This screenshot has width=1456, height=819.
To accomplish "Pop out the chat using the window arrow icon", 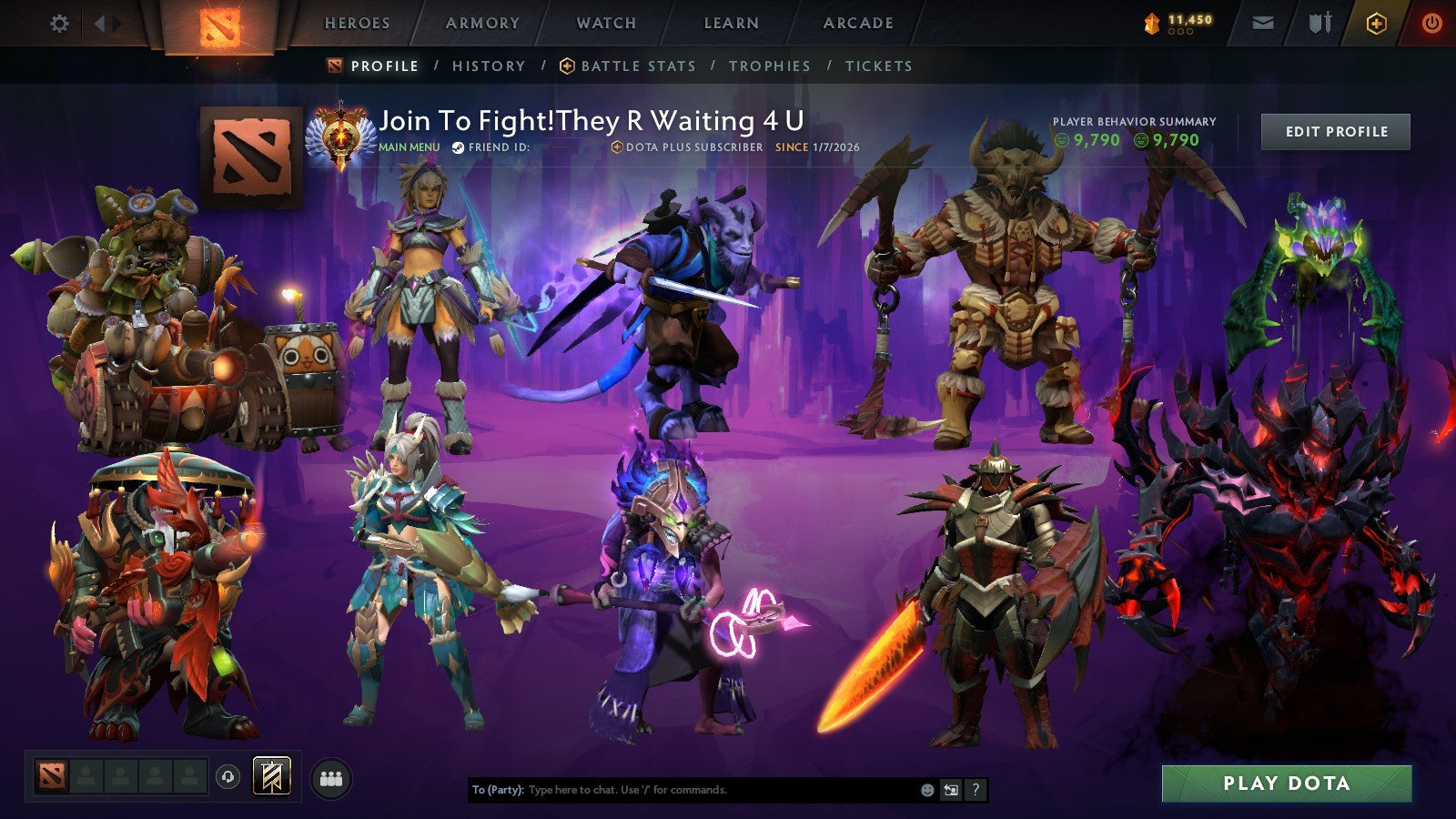I will pyautogui.click(x=949, y=791).
